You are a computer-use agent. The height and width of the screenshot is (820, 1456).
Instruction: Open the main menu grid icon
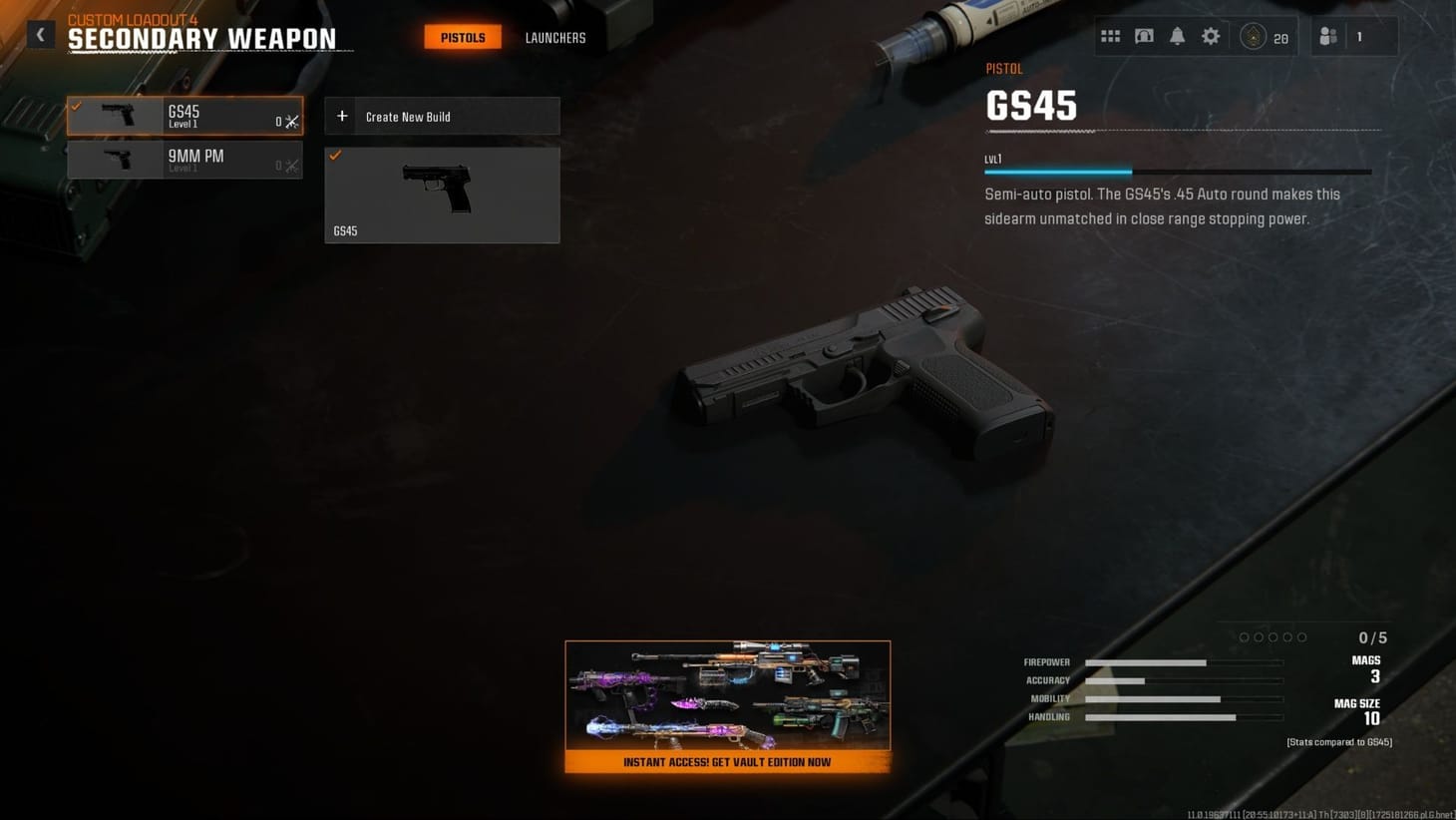pos(1110,35)
